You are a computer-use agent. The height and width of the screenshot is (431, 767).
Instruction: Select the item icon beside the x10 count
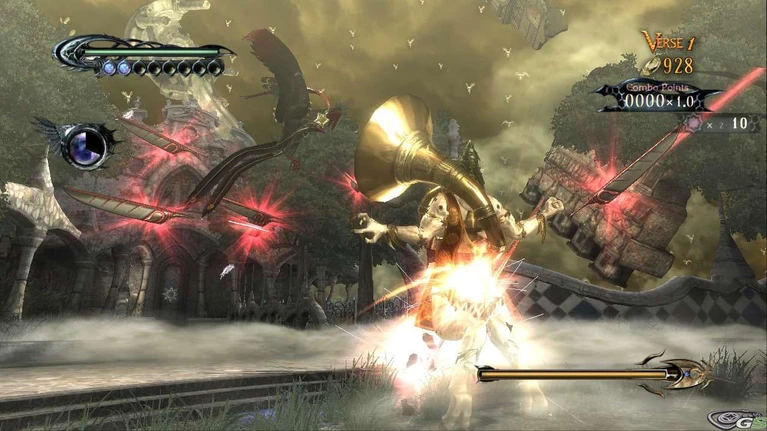tap(694, 123)
